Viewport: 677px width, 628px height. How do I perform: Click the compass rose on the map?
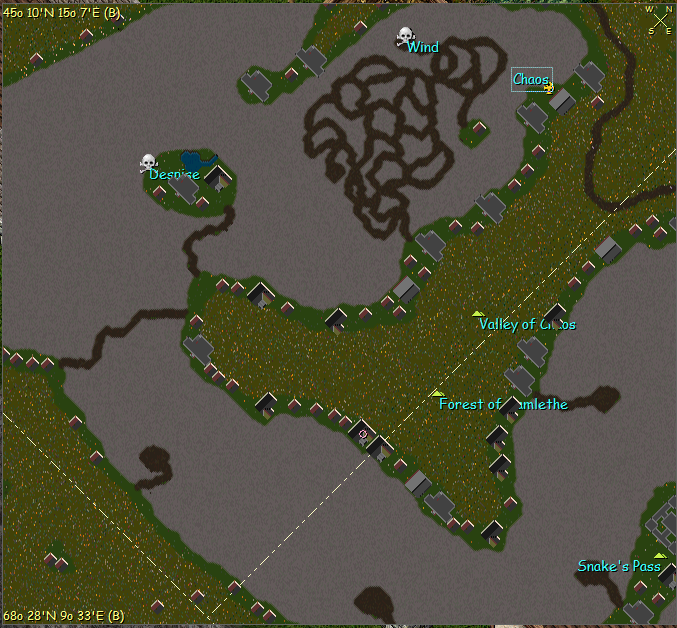click(660, 19)
